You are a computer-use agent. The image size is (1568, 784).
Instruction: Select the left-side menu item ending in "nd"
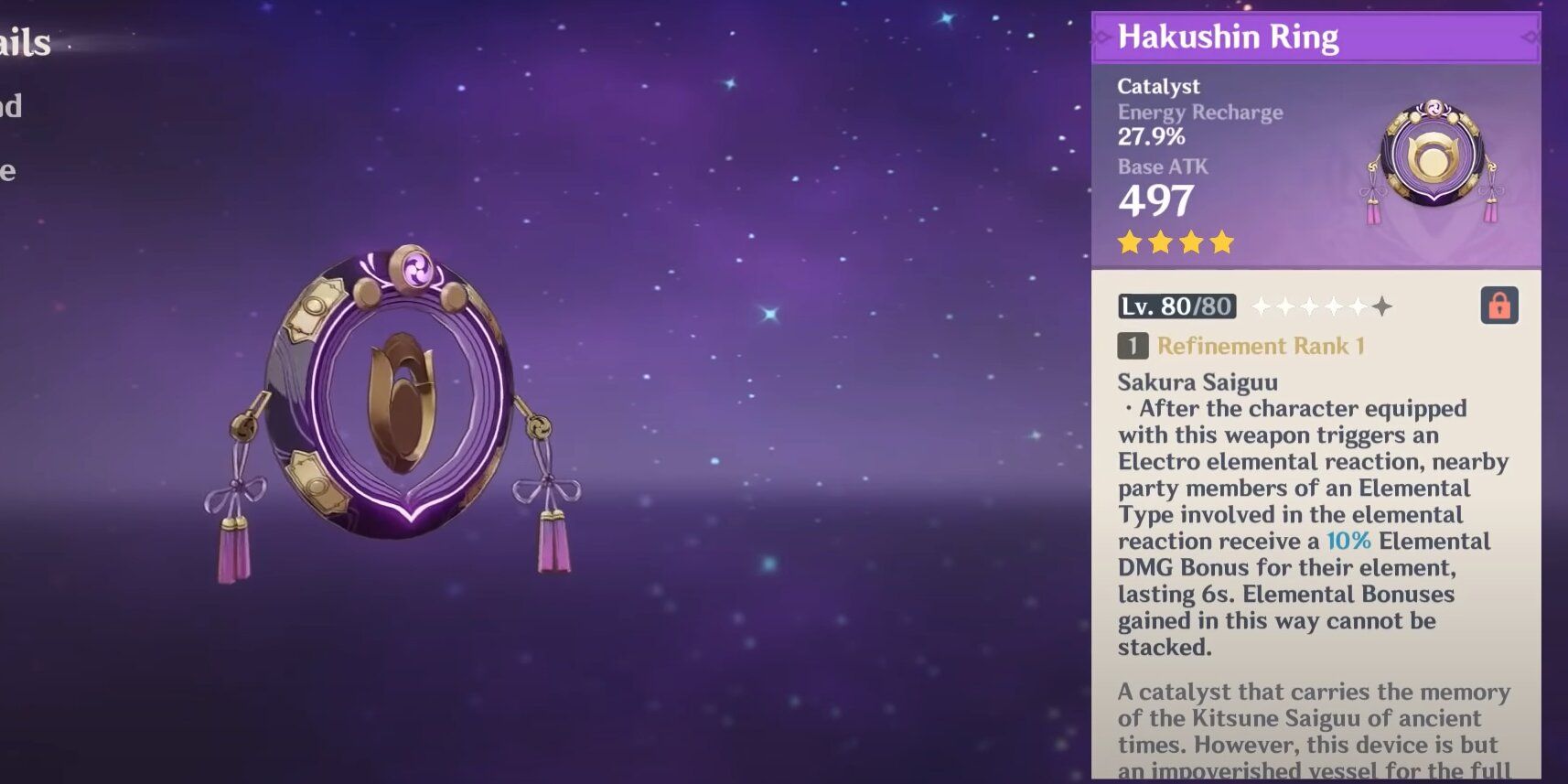point(11,105)
